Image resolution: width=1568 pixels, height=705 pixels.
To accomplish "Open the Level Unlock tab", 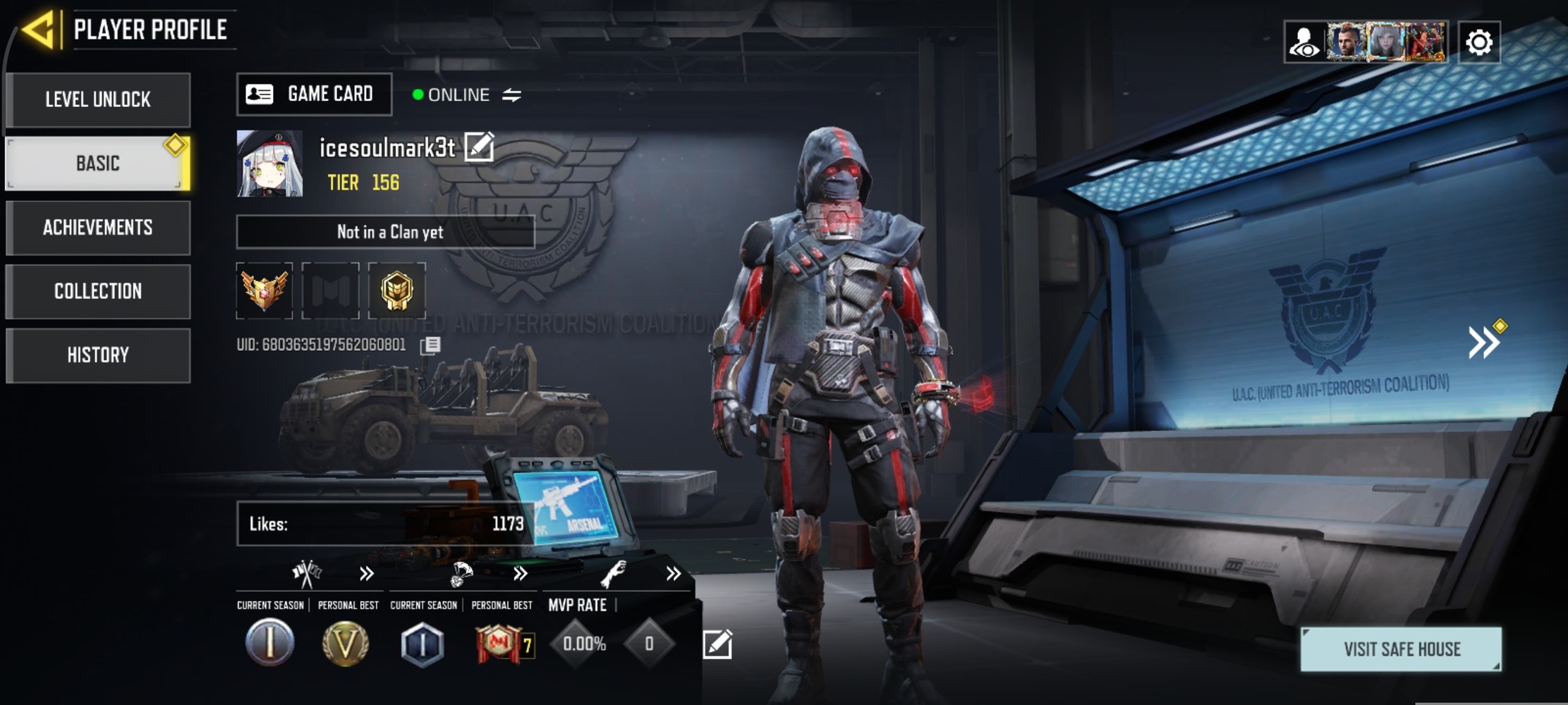I will click(98, 99).
